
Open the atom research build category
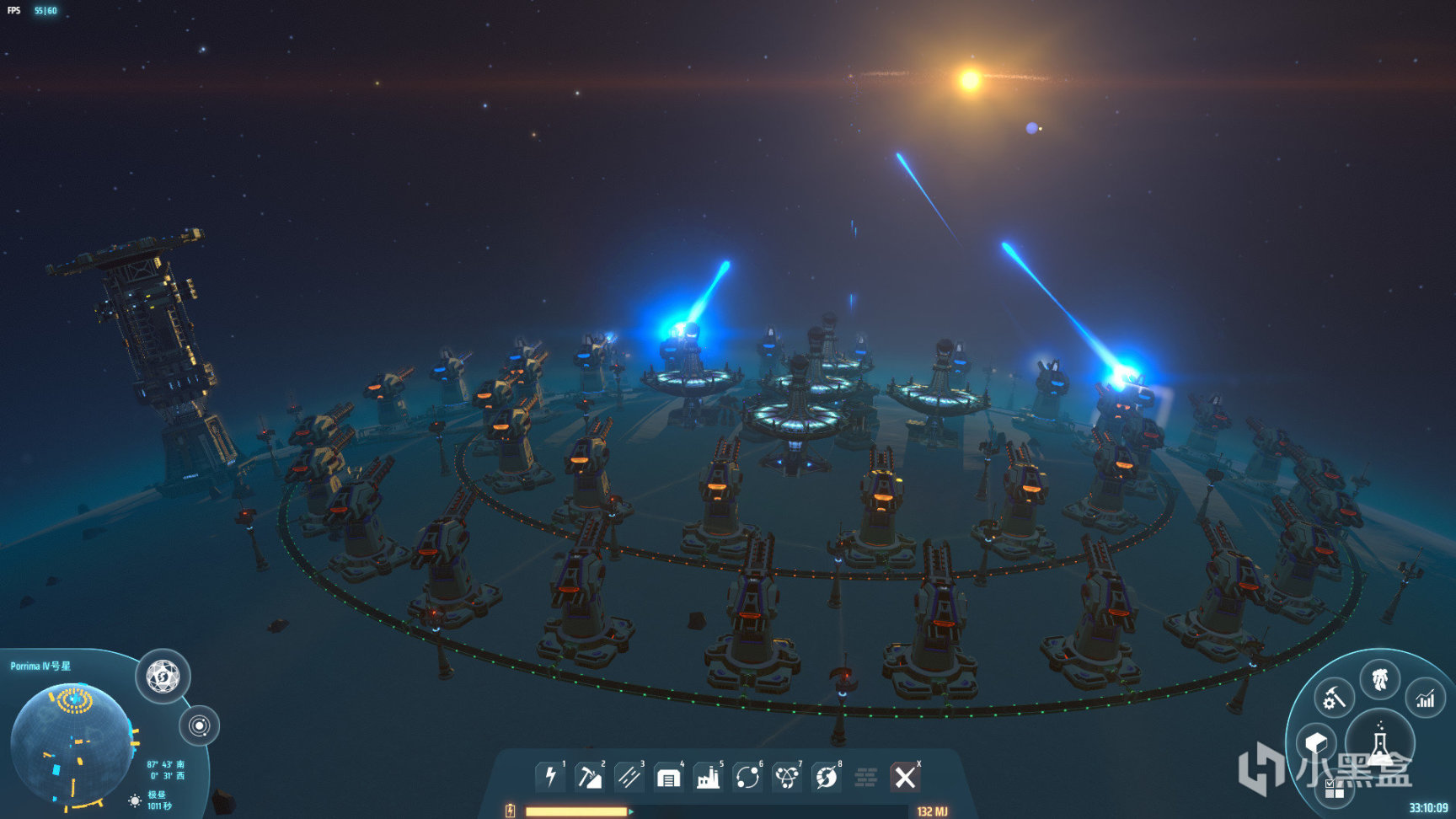coord(787,776)
